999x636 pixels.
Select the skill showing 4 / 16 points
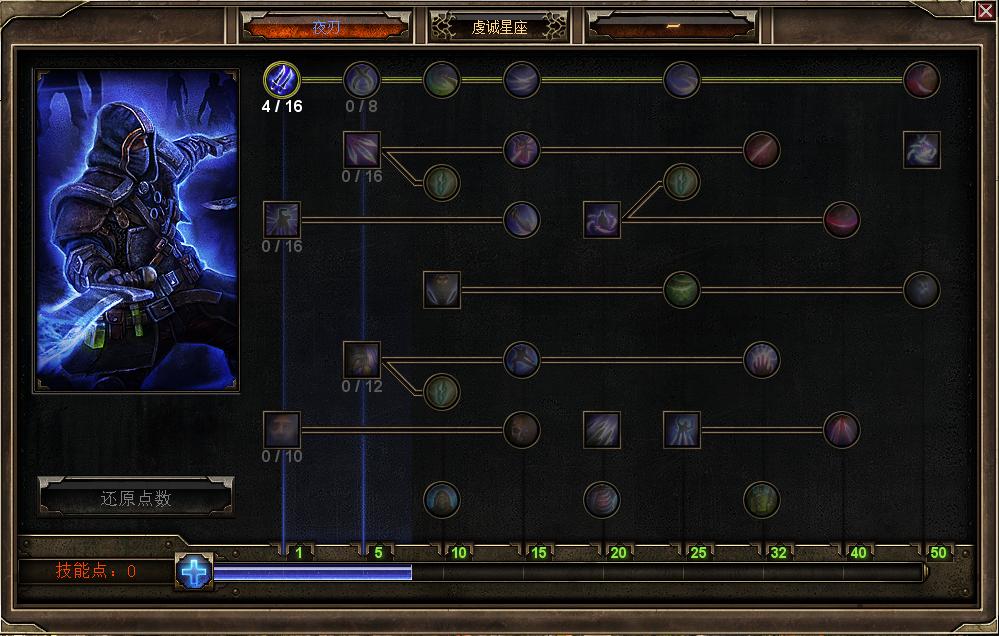point(281,79)
